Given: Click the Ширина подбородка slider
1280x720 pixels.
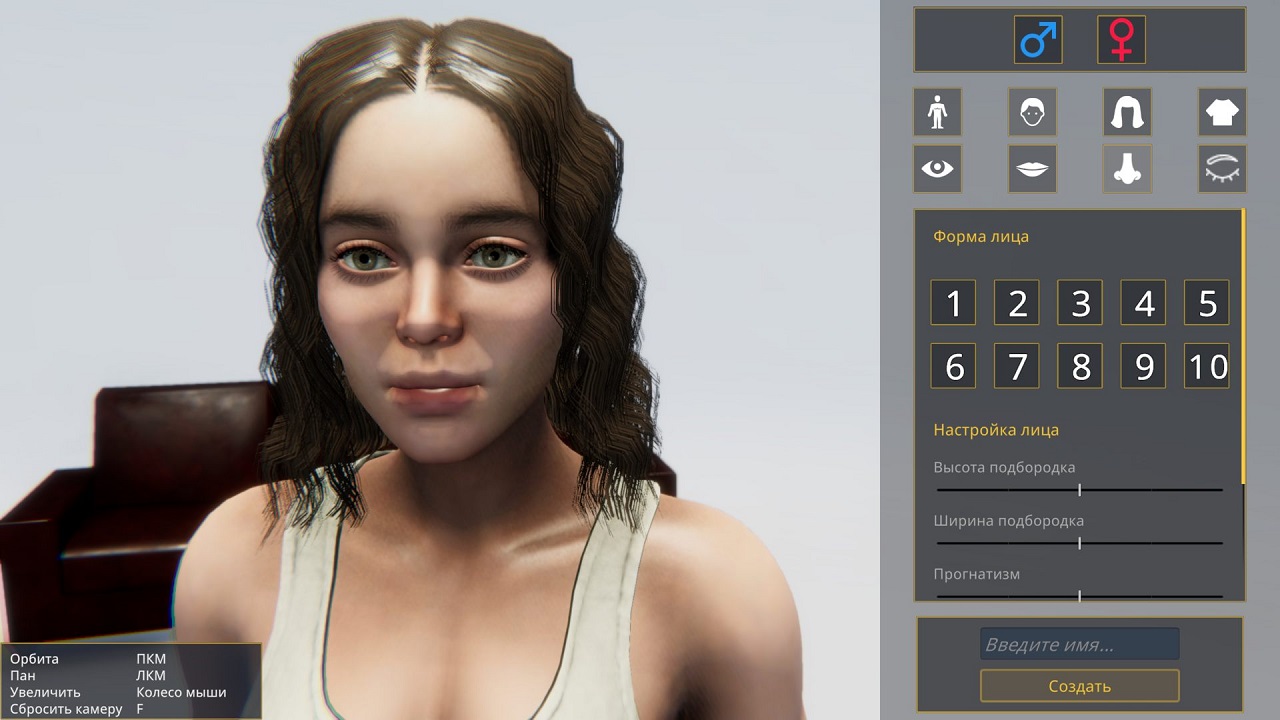Looking at the screenshot, I should coord(1079,543).
